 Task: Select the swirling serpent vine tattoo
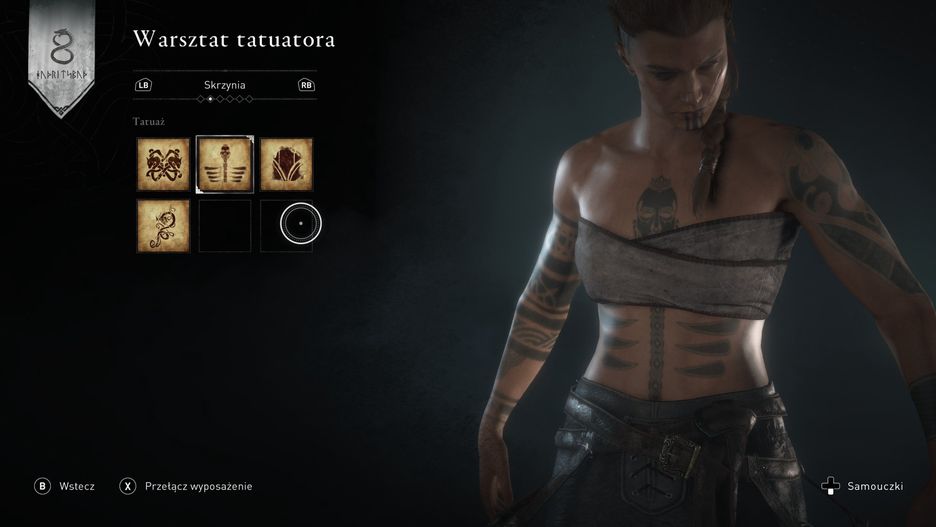click(x=163, y=225)
